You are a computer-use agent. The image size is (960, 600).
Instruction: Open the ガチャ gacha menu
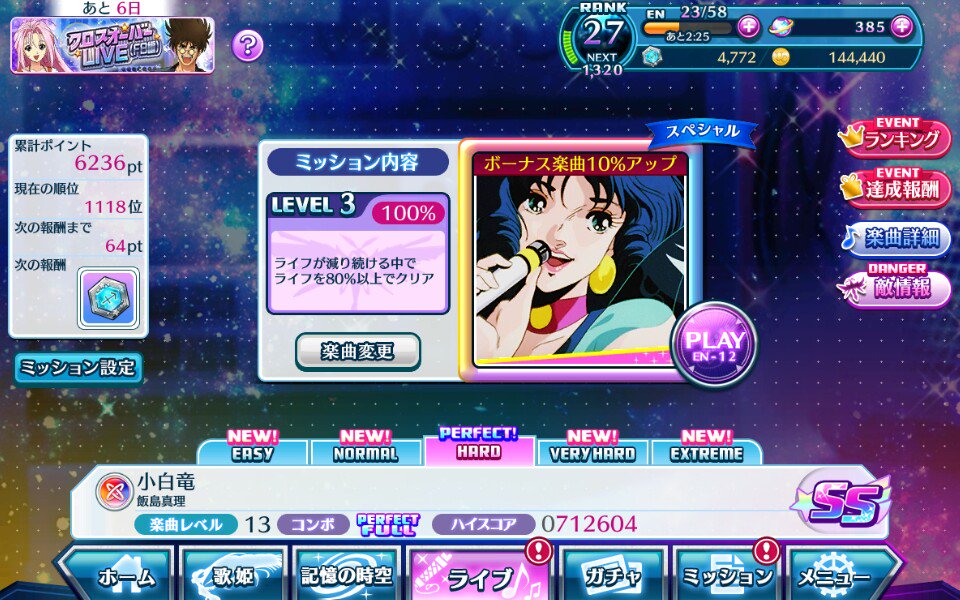[614, 576]
